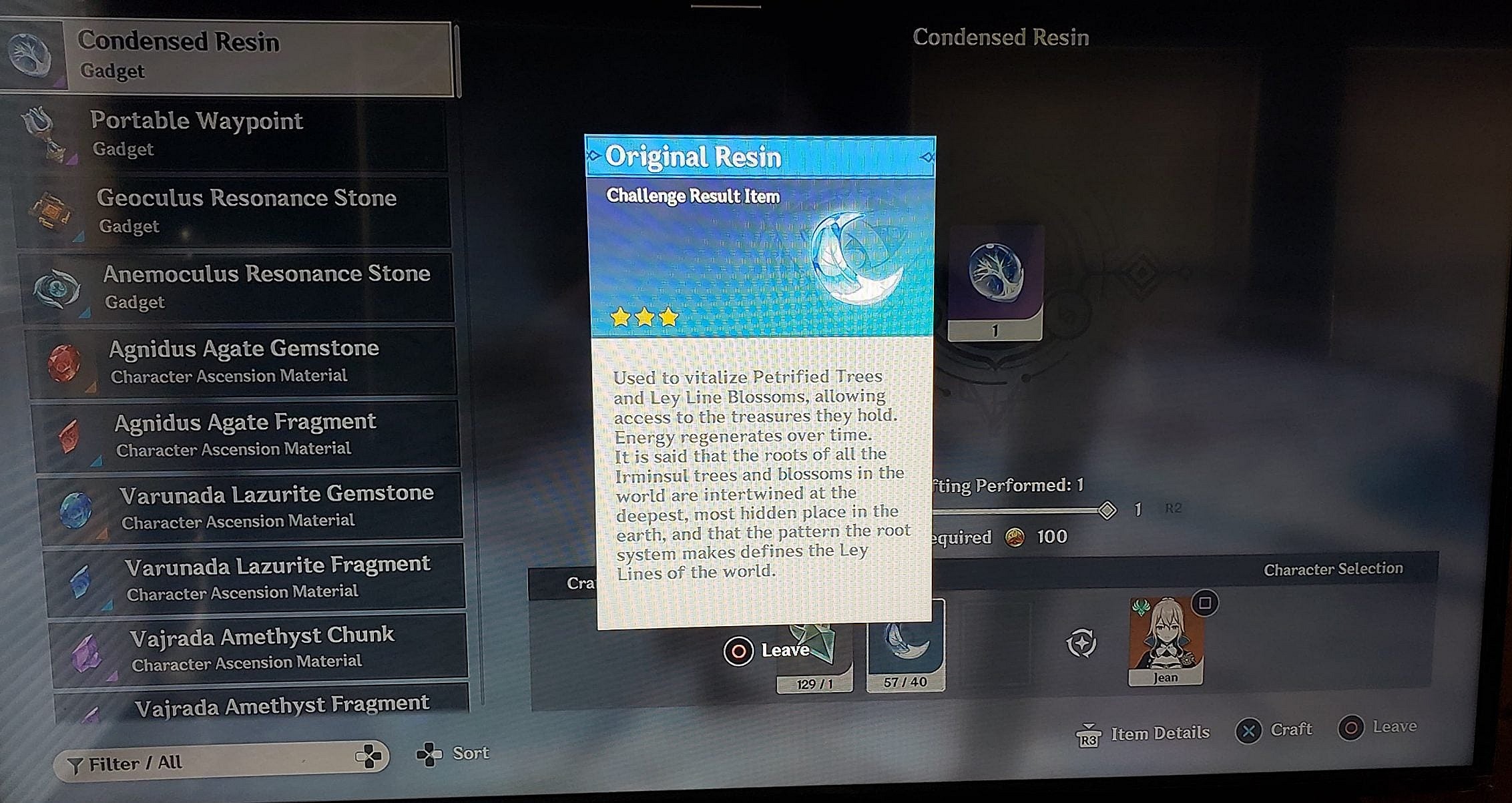Show Item Details
This screenshot has height=803, width=1512.
coord(1143,734)
